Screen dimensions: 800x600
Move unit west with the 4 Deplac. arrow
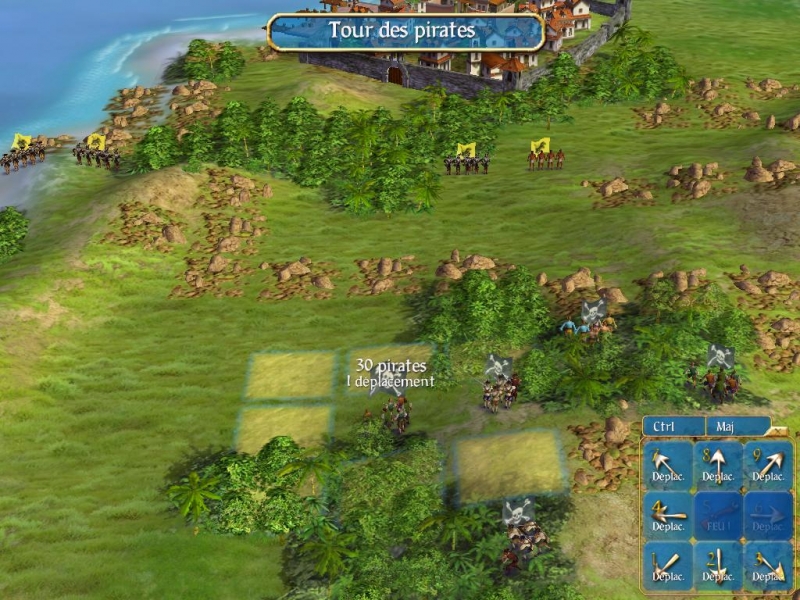point(668,515)
